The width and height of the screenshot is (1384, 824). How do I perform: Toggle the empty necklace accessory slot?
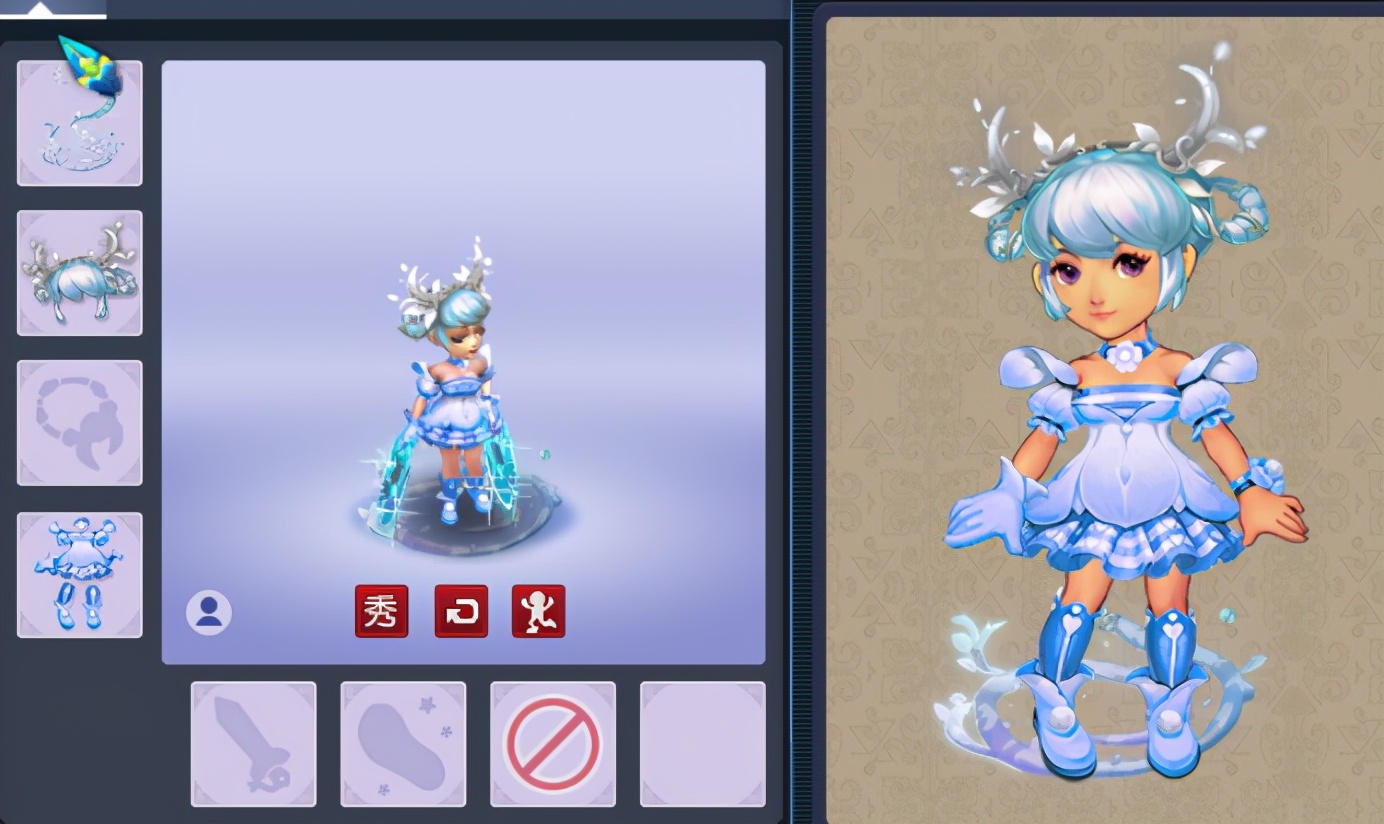[80, 422]
